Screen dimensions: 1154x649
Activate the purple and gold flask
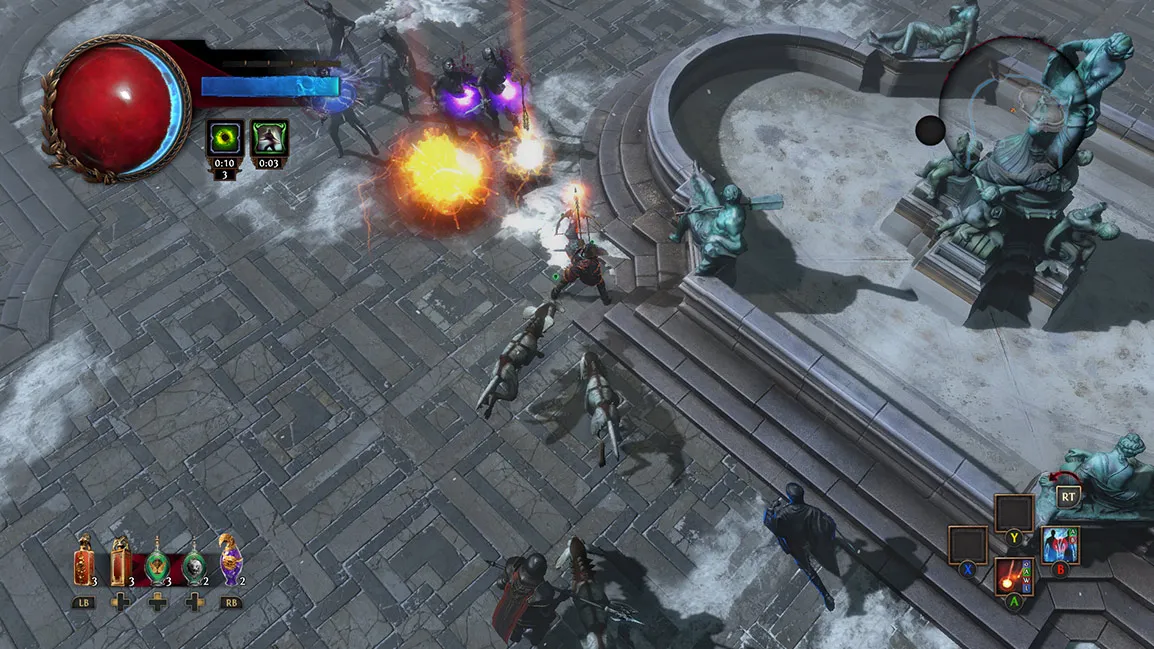pos(231,560)
